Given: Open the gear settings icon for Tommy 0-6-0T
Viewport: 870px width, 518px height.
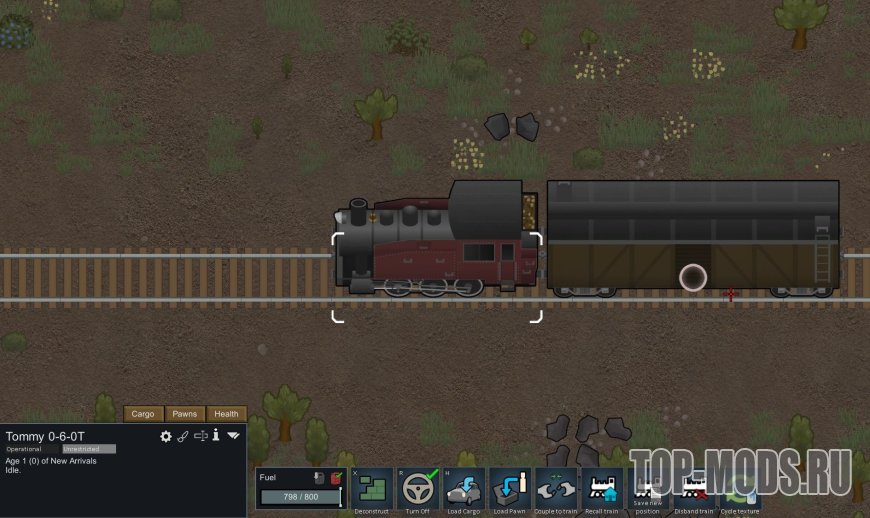Looking at the screenshot, I should (x=166, y=436).
